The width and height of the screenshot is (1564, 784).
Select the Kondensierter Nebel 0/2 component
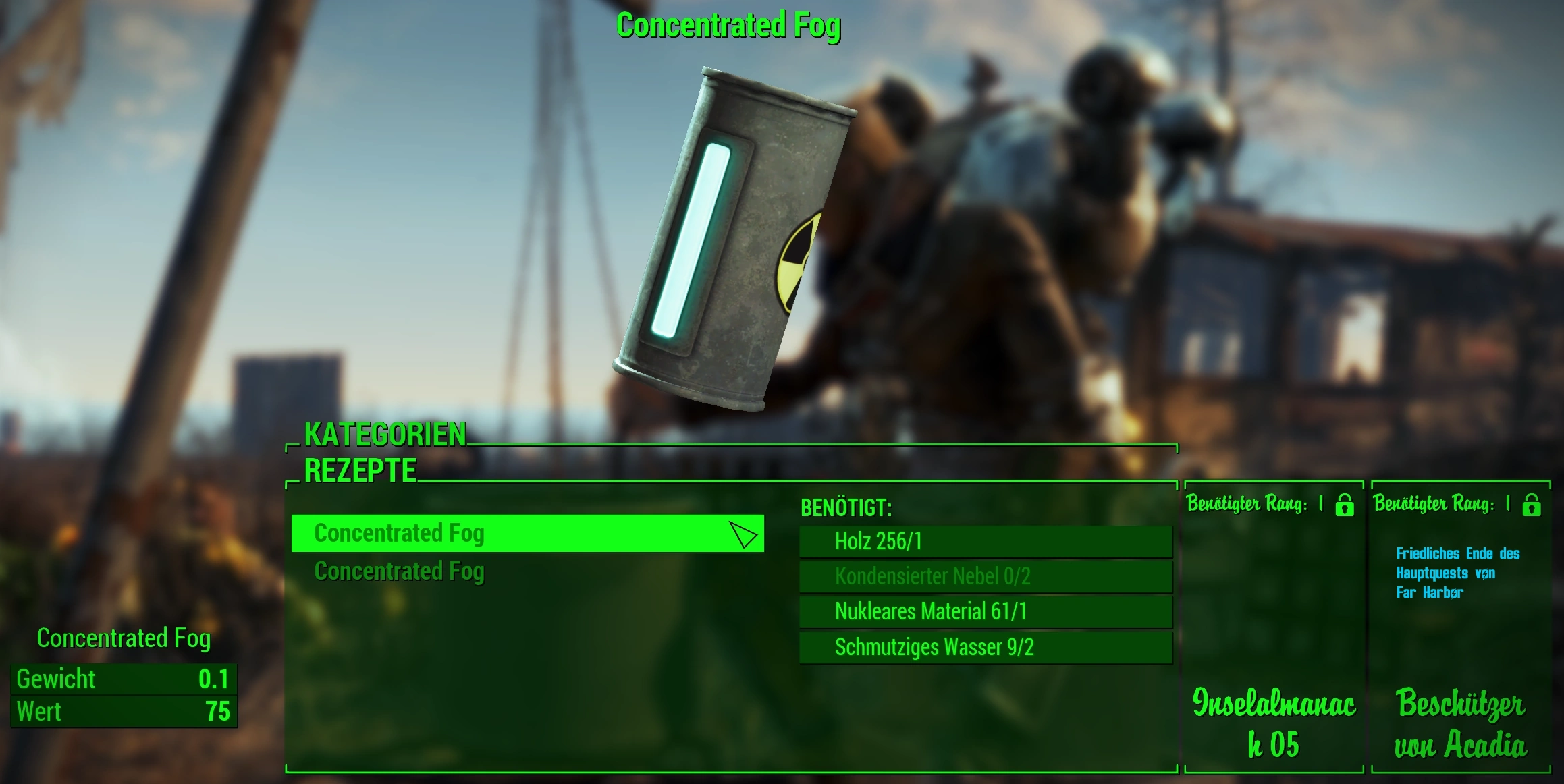point(986,576)
